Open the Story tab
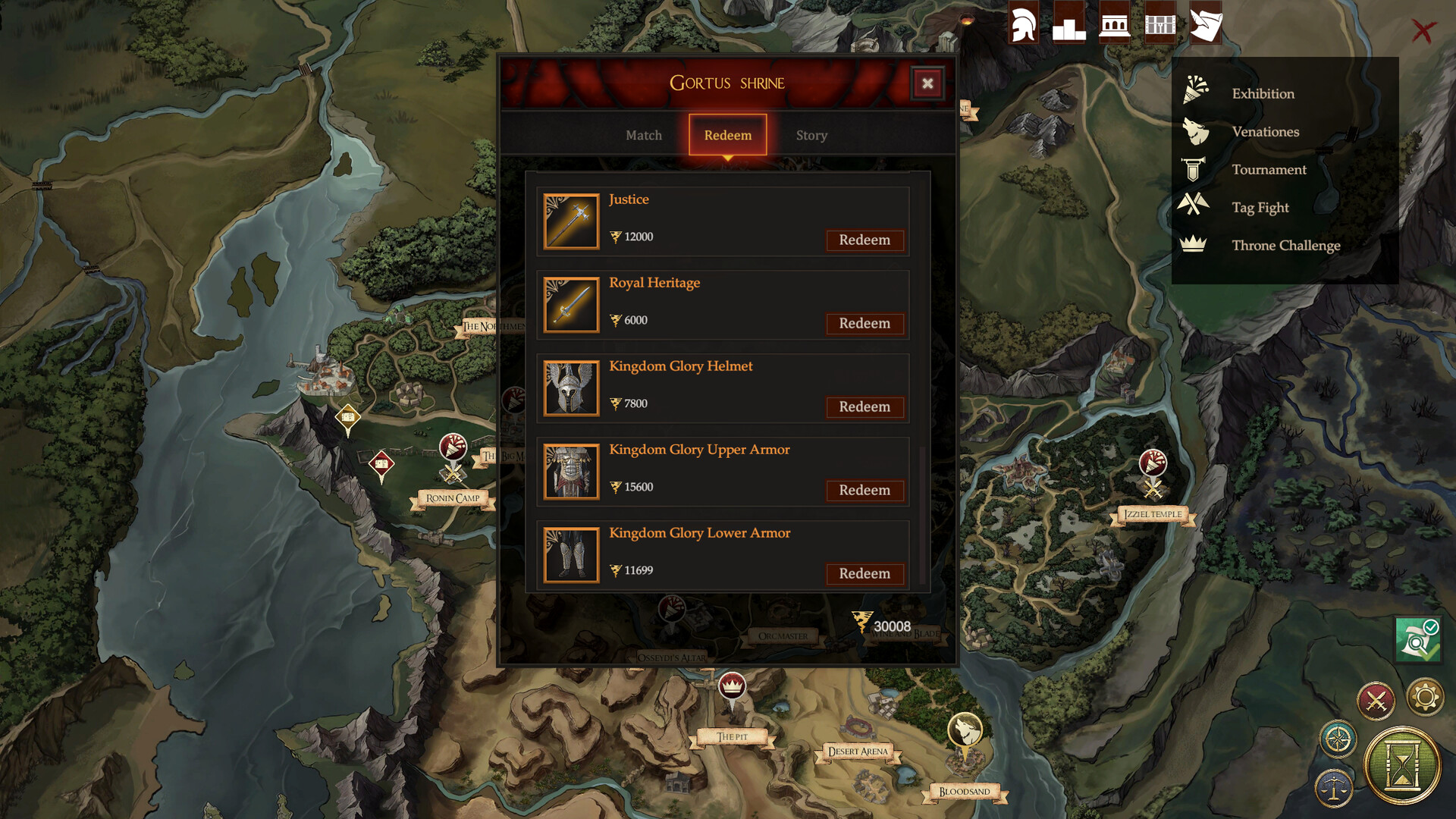 click(x=811, y=135)
